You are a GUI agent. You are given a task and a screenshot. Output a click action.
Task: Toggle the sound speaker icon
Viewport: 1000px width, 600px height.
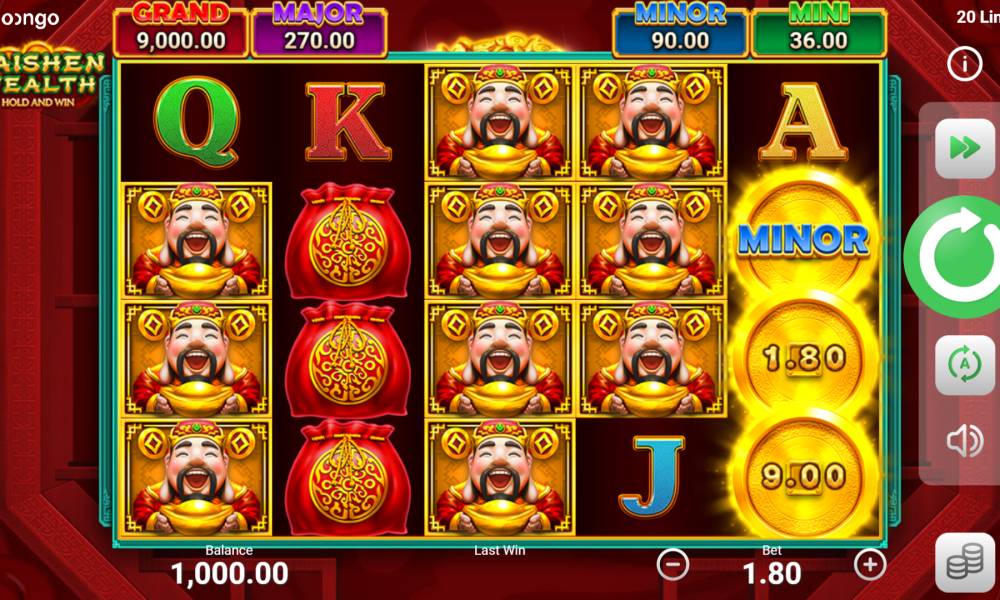(964, 441)
